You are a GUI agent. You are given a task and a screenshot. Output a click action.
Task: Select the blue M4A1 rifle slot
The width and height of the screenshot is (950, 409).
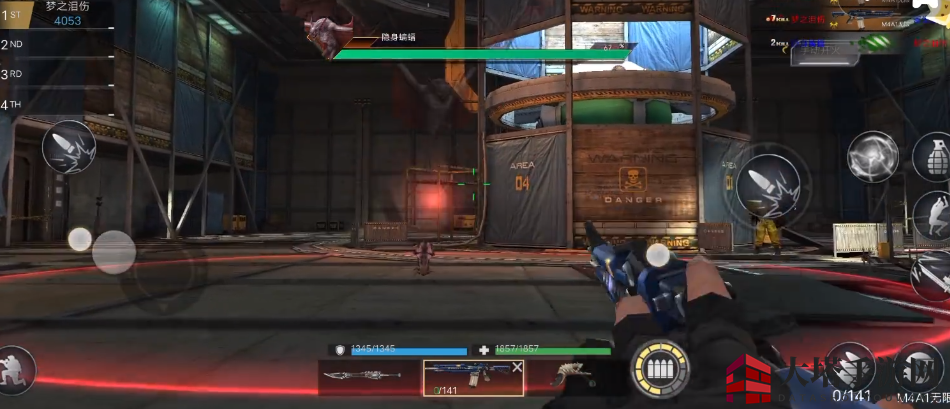click(x=467, y=377)
